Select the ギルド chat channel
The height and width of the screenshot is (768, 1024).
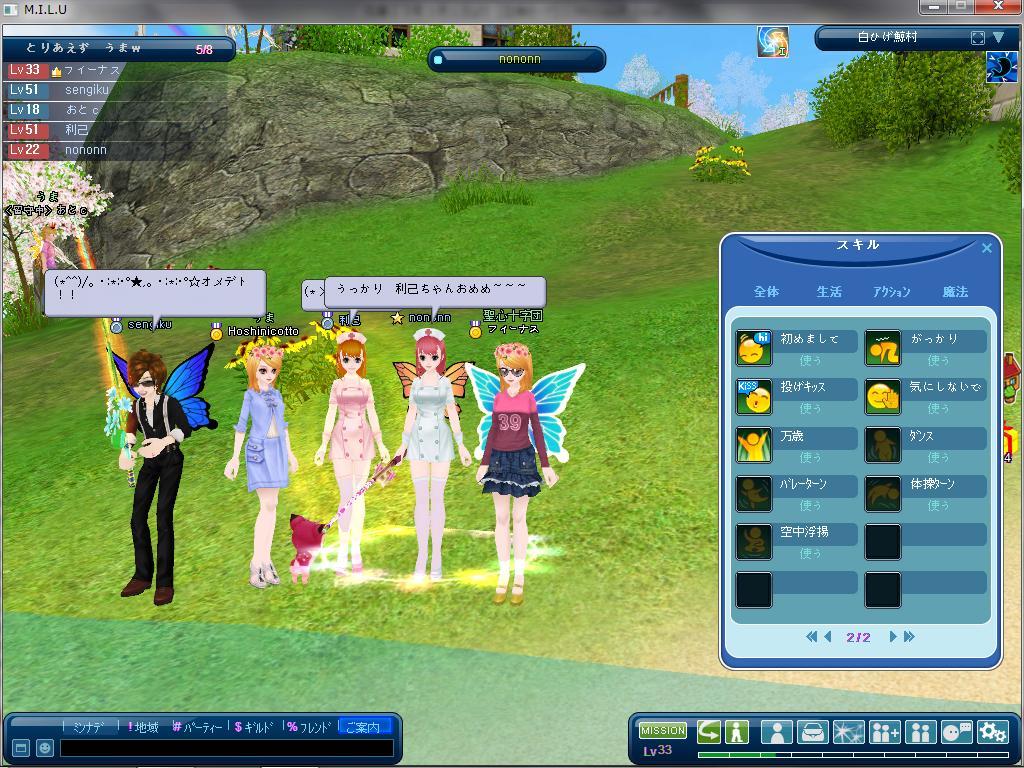point(256,727)
